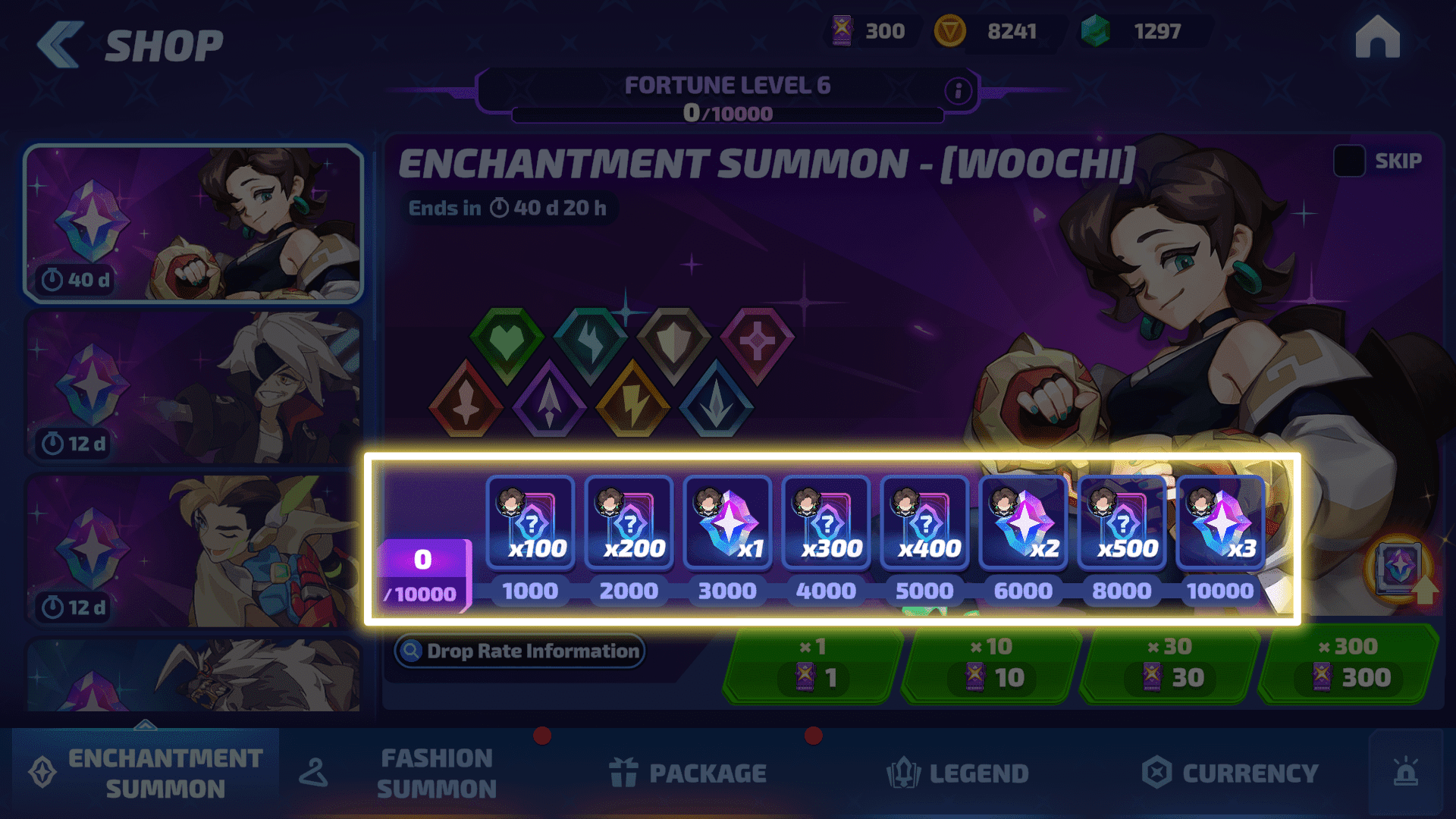Screen dimensions: 1456x819
Task: Choose the white-haired character banner
Action: coord(193,387)
